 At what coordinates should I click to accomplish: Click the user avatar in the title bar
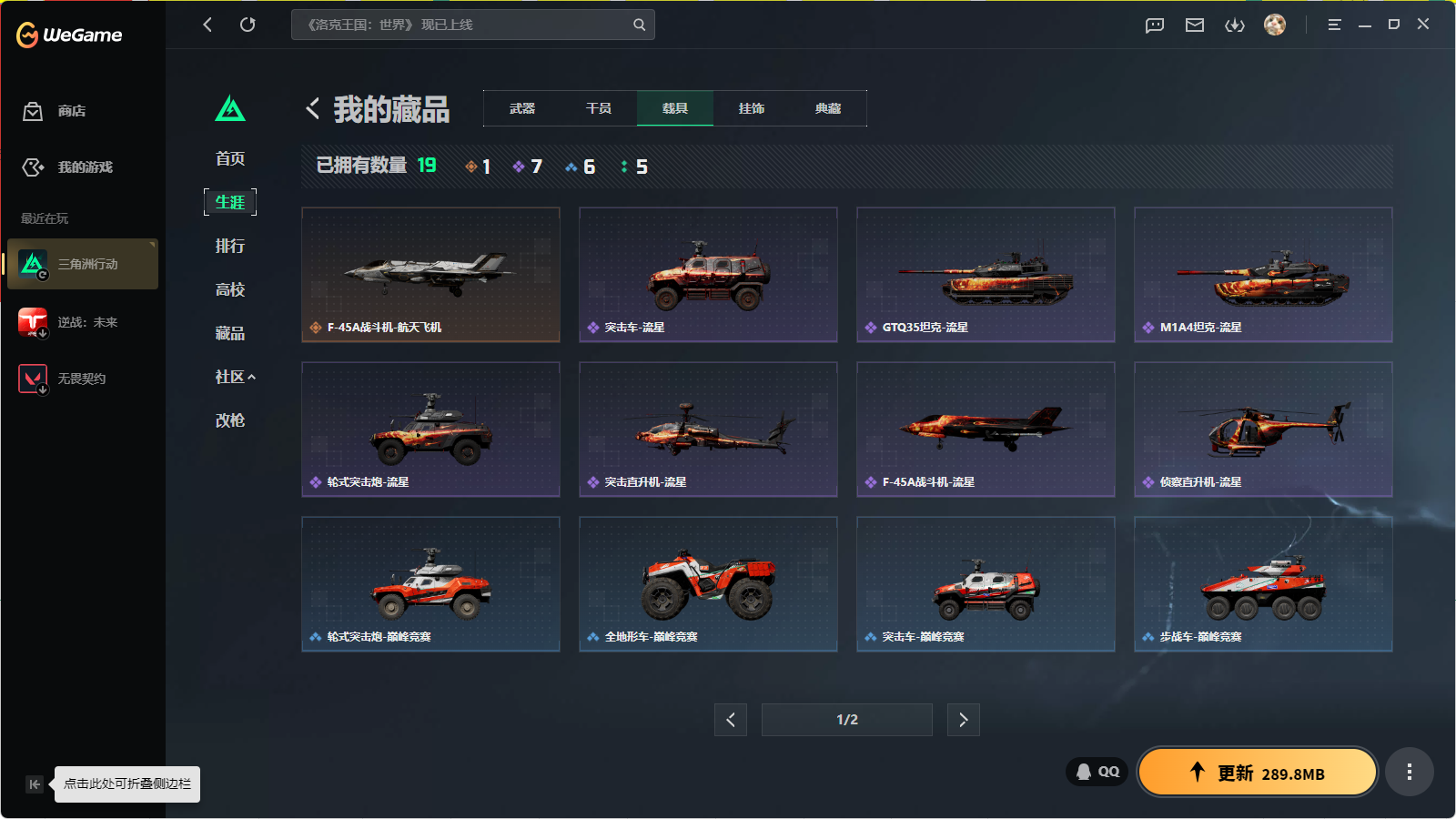[1275, 25]
